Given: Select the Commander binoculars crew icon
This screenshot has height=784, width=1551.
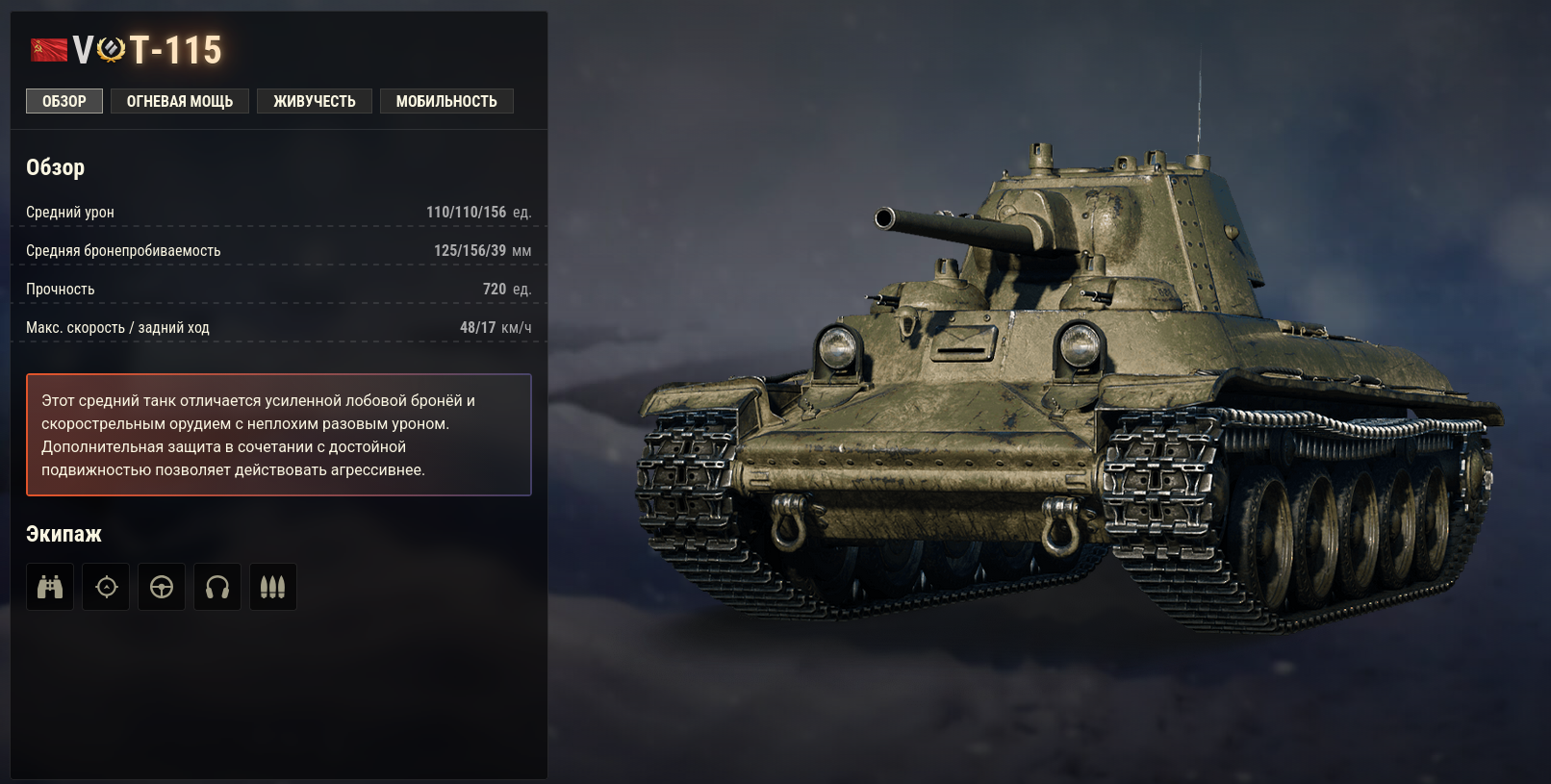Looking at the screenshot, I should click(x=50, y=587).
